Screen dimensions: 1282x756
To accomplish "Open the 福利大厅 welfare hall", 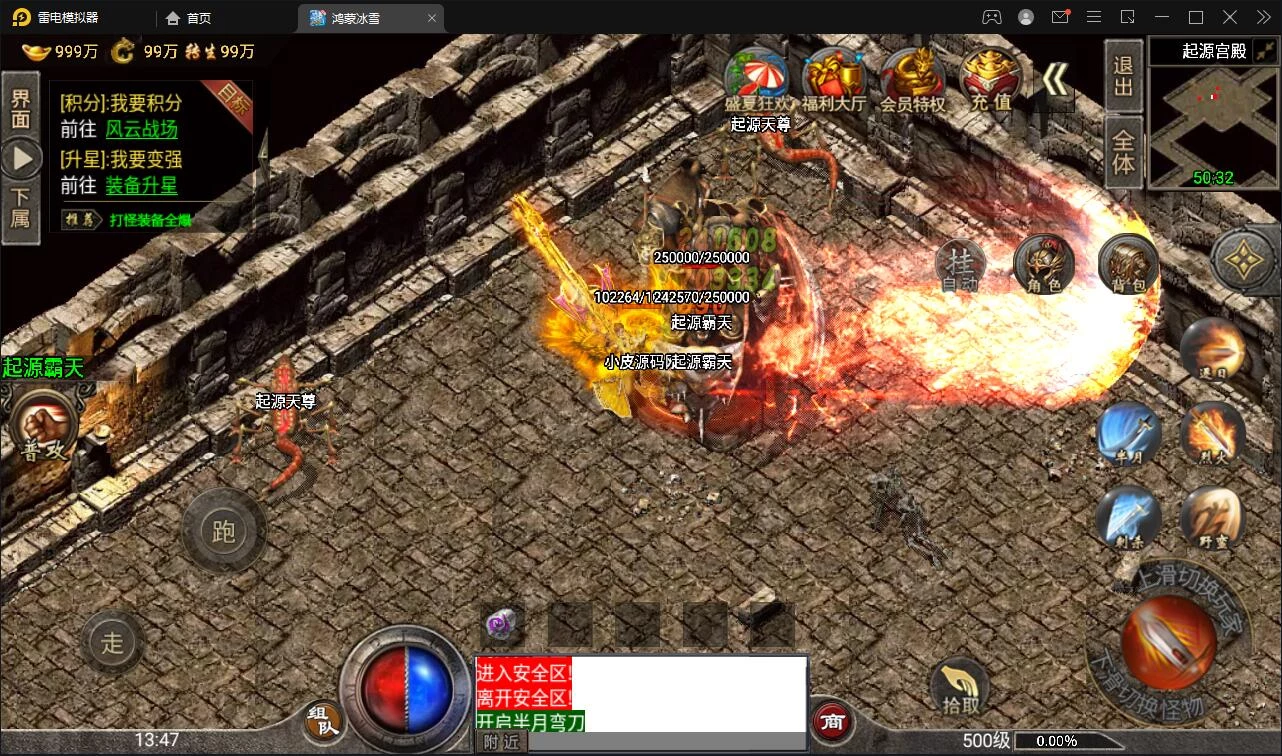I will tap(834, 78).
